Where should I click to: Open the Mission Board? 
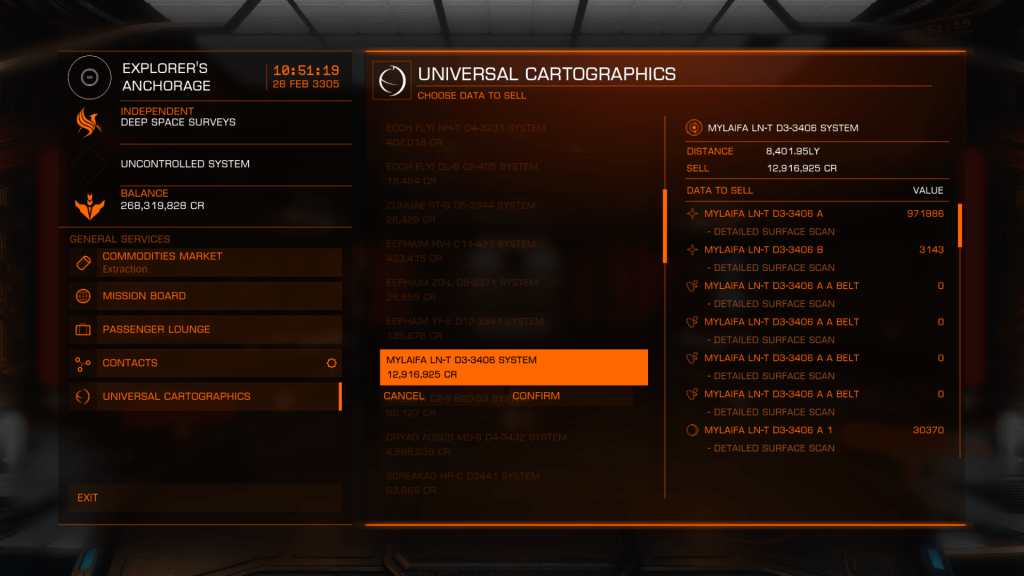click(205, 296)
